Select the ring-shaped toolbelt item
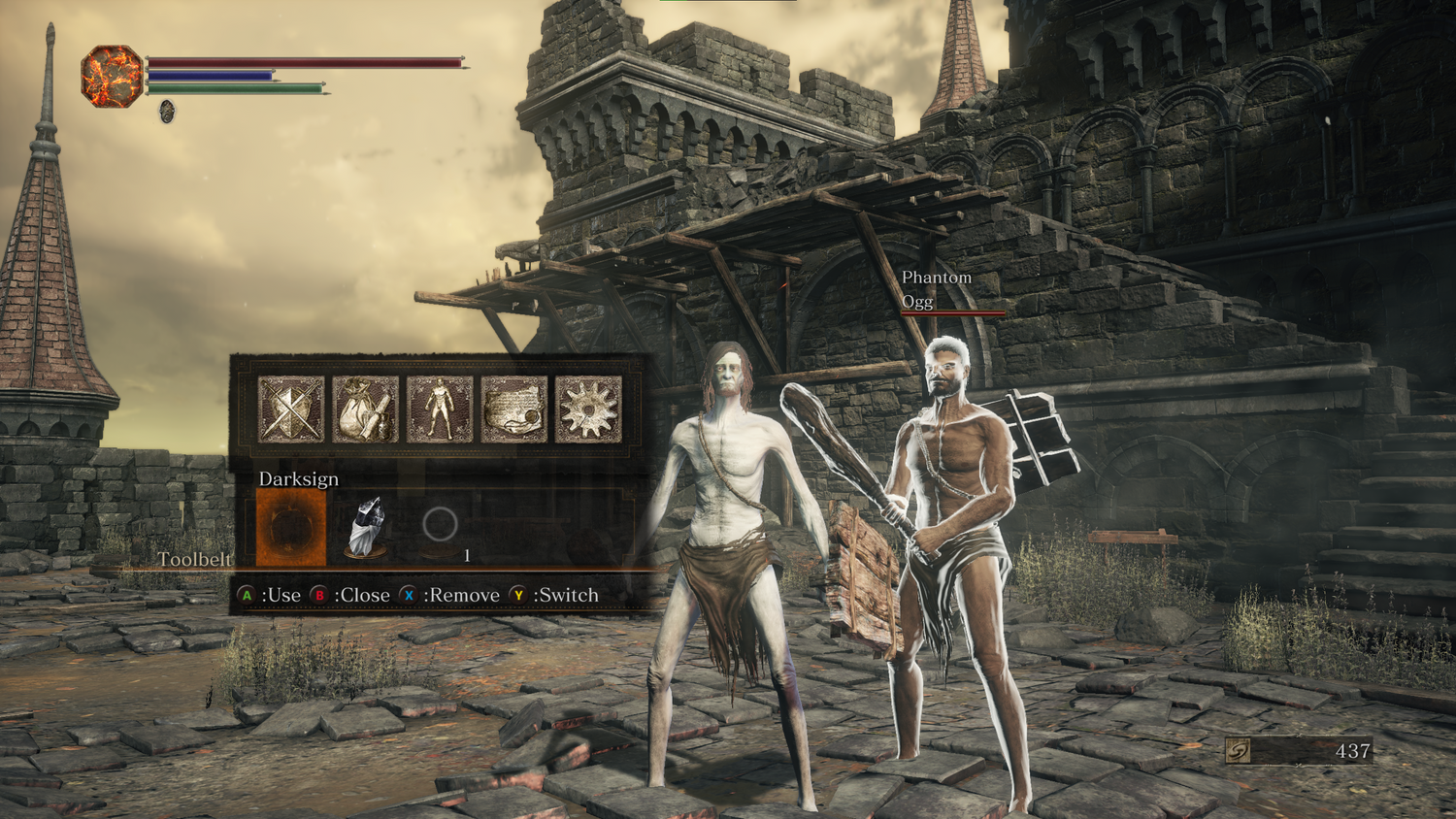The width and height of the screenshot is (1456, 819). 440,525
